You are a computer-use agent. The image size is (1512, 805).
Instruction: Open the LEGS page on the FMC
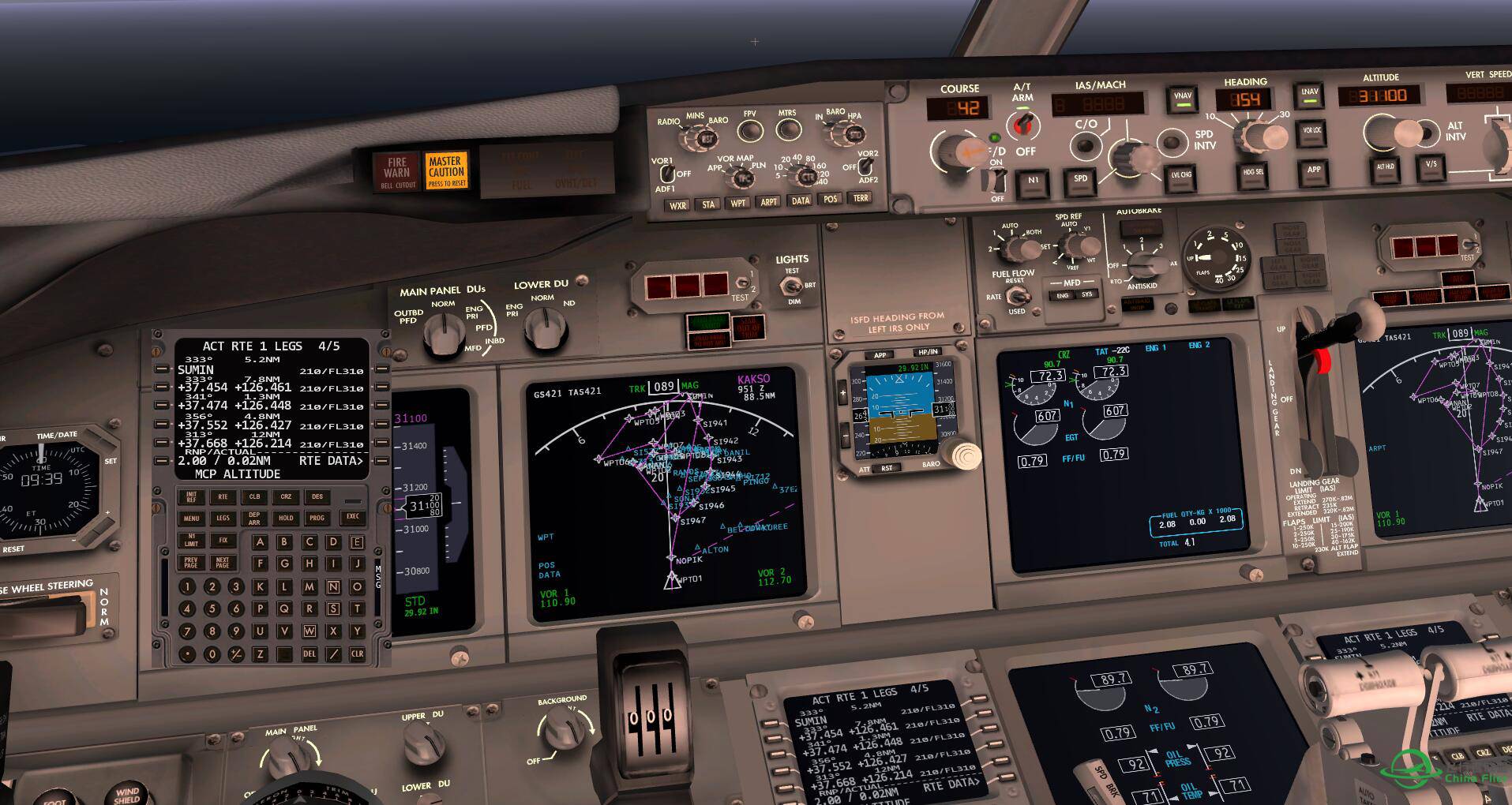(223, 519)
